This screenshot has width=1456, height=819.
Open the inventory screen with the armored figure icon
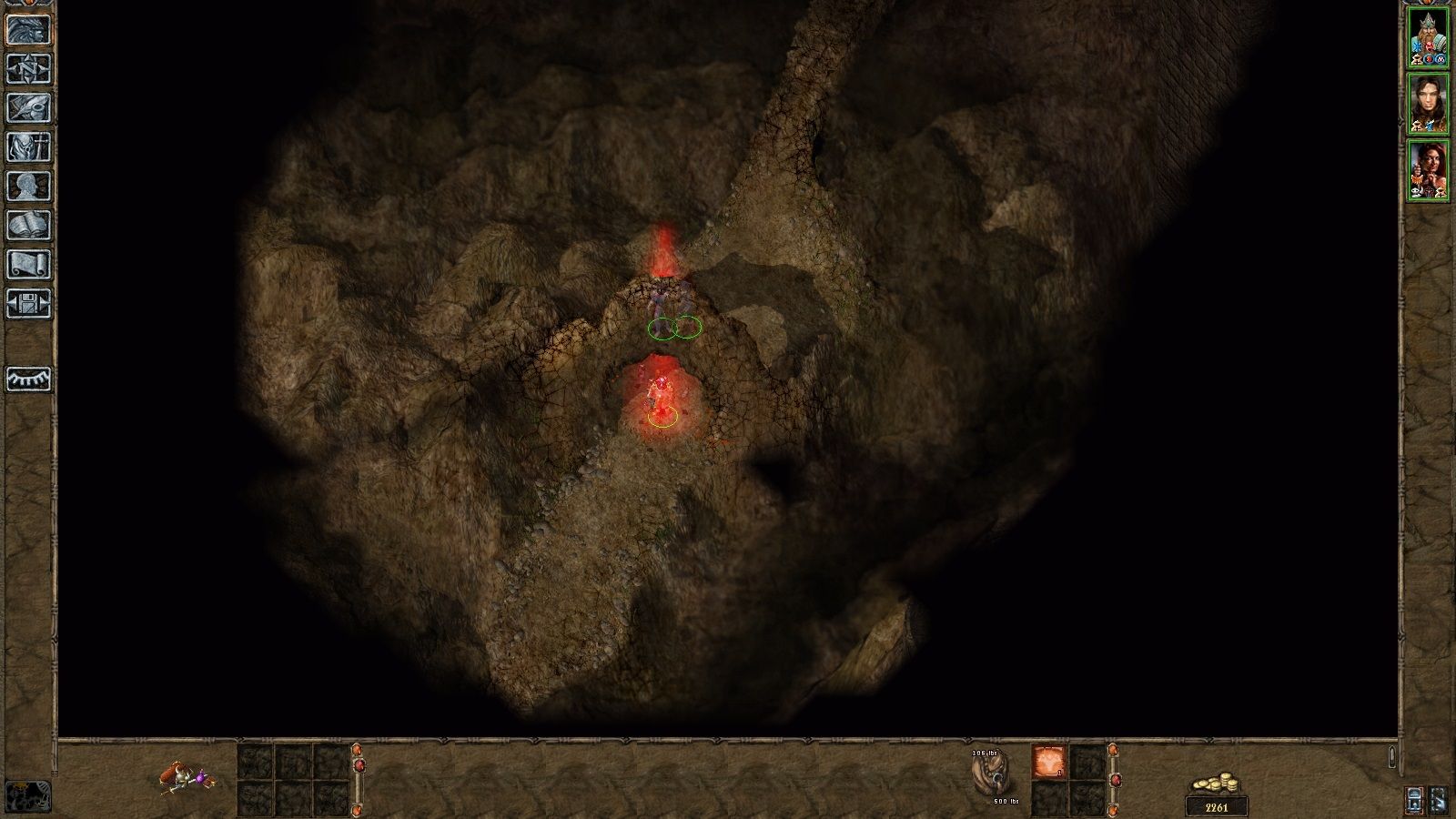point(28,147)
